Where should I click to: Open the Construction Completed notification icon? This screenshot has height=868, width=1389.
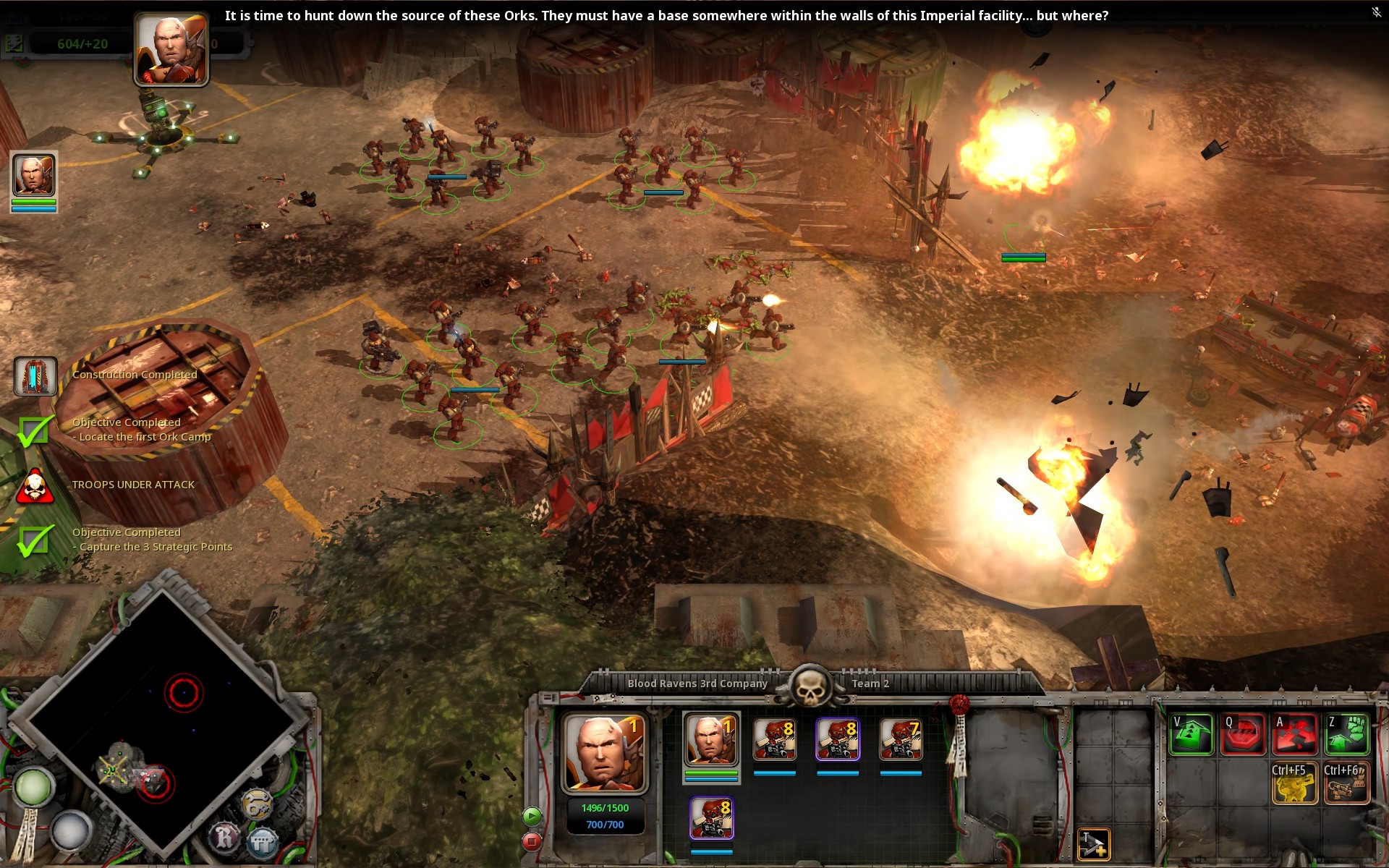pos(35,376)
